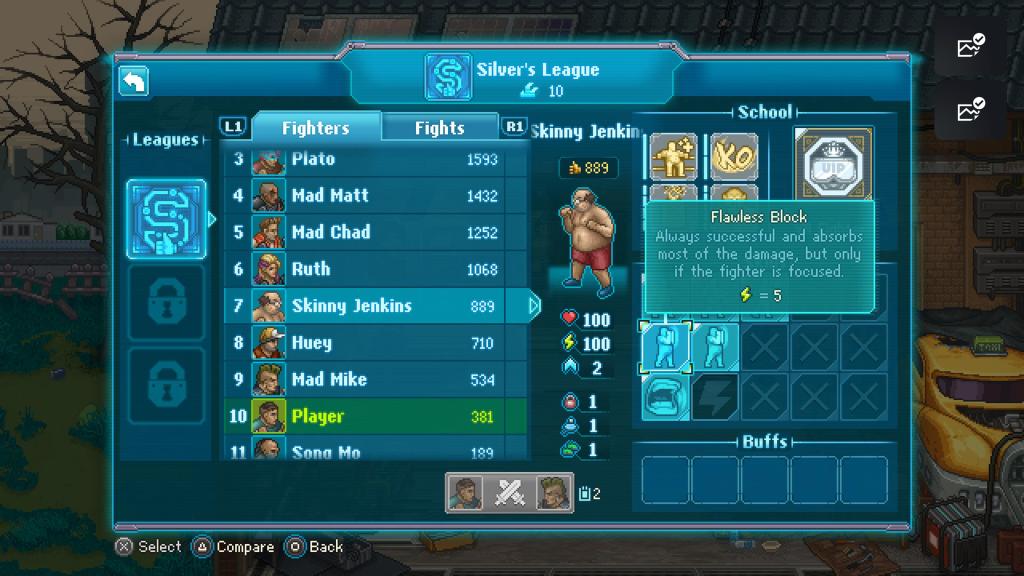Screen dimensions: 1024x576
Task: Select the highlighted Flawless Block skill
Action: 665,346
